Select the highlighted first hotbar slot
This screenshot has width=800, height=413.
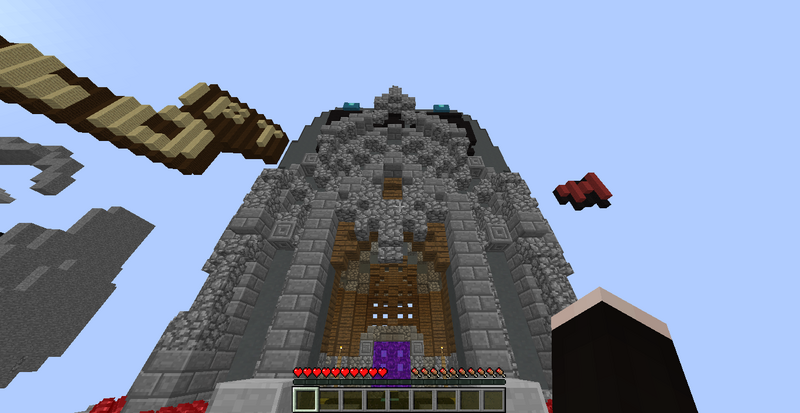[x=305, y=400]
